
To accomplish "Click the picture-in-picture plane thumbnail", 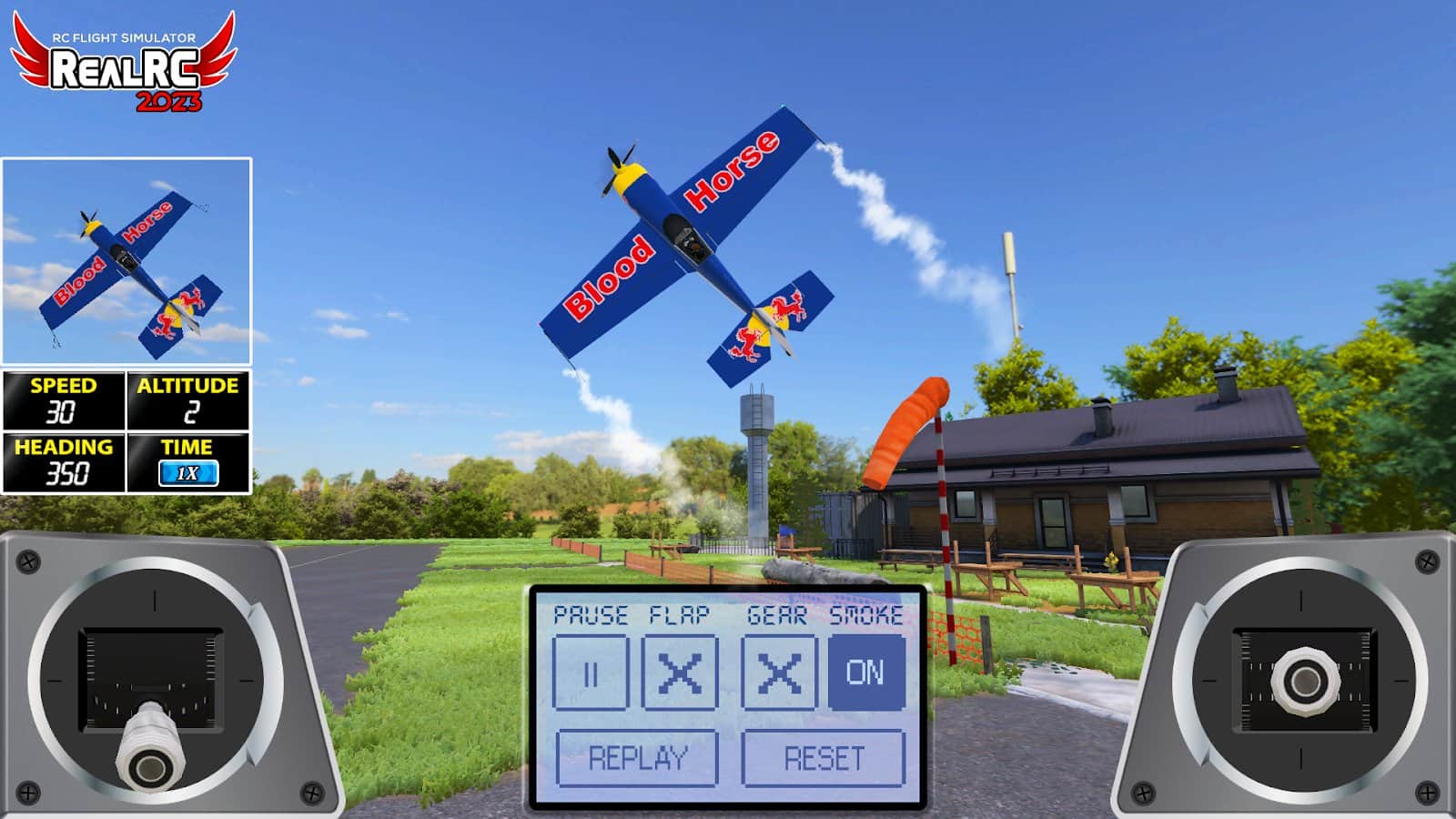I will point(127,259).
